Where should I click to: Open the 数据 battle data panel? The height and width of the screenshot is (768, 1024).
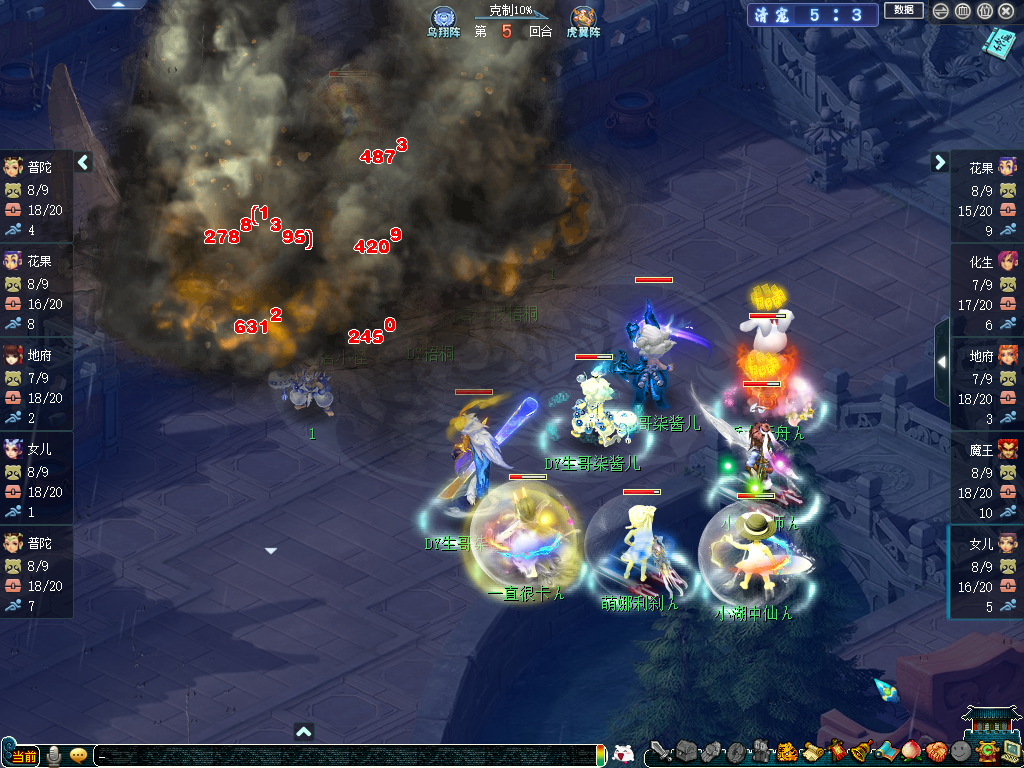(903, 11)
